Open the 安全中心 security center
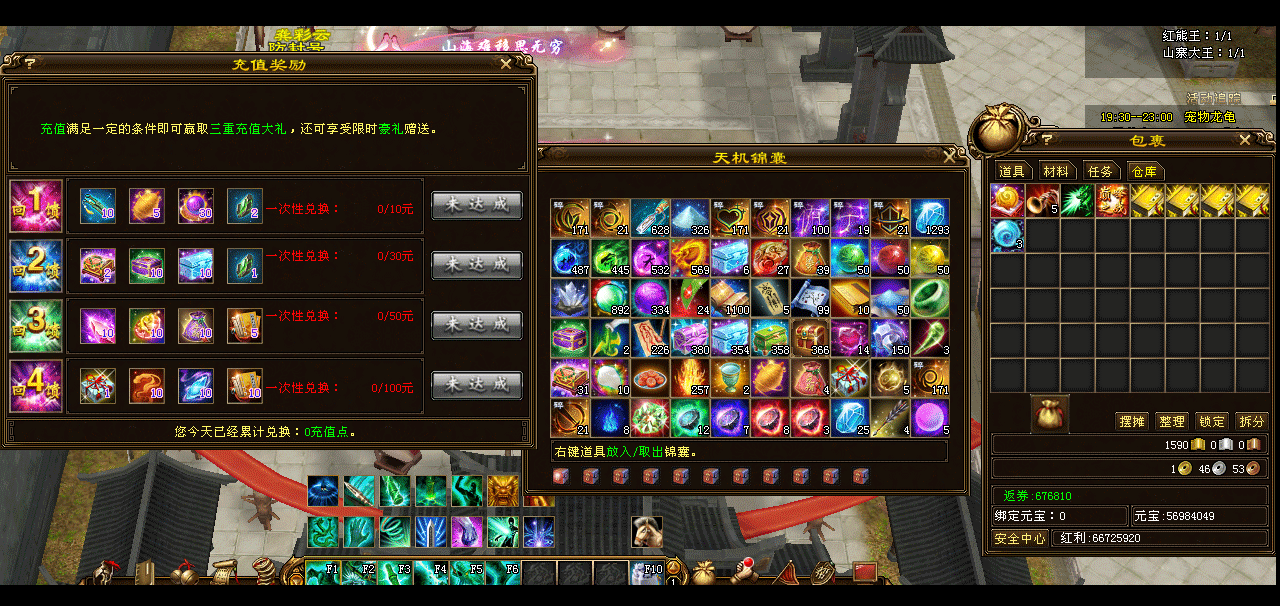This screenshot has width=1280, height=606. pyautogui.click(x=1020, y=538)
